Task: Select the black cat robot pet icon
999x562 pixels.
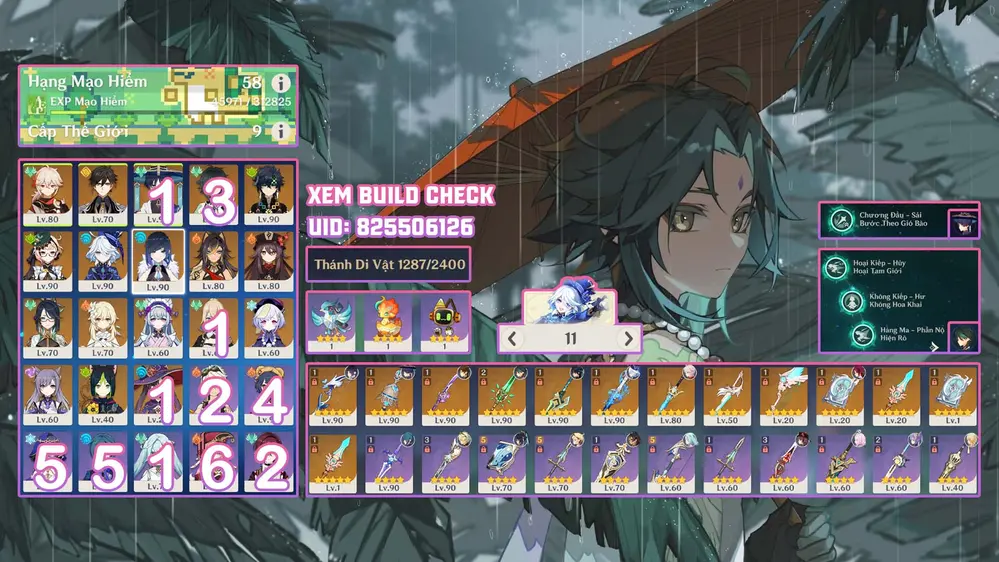Action: pyautogui.click(x=444, y=322)
